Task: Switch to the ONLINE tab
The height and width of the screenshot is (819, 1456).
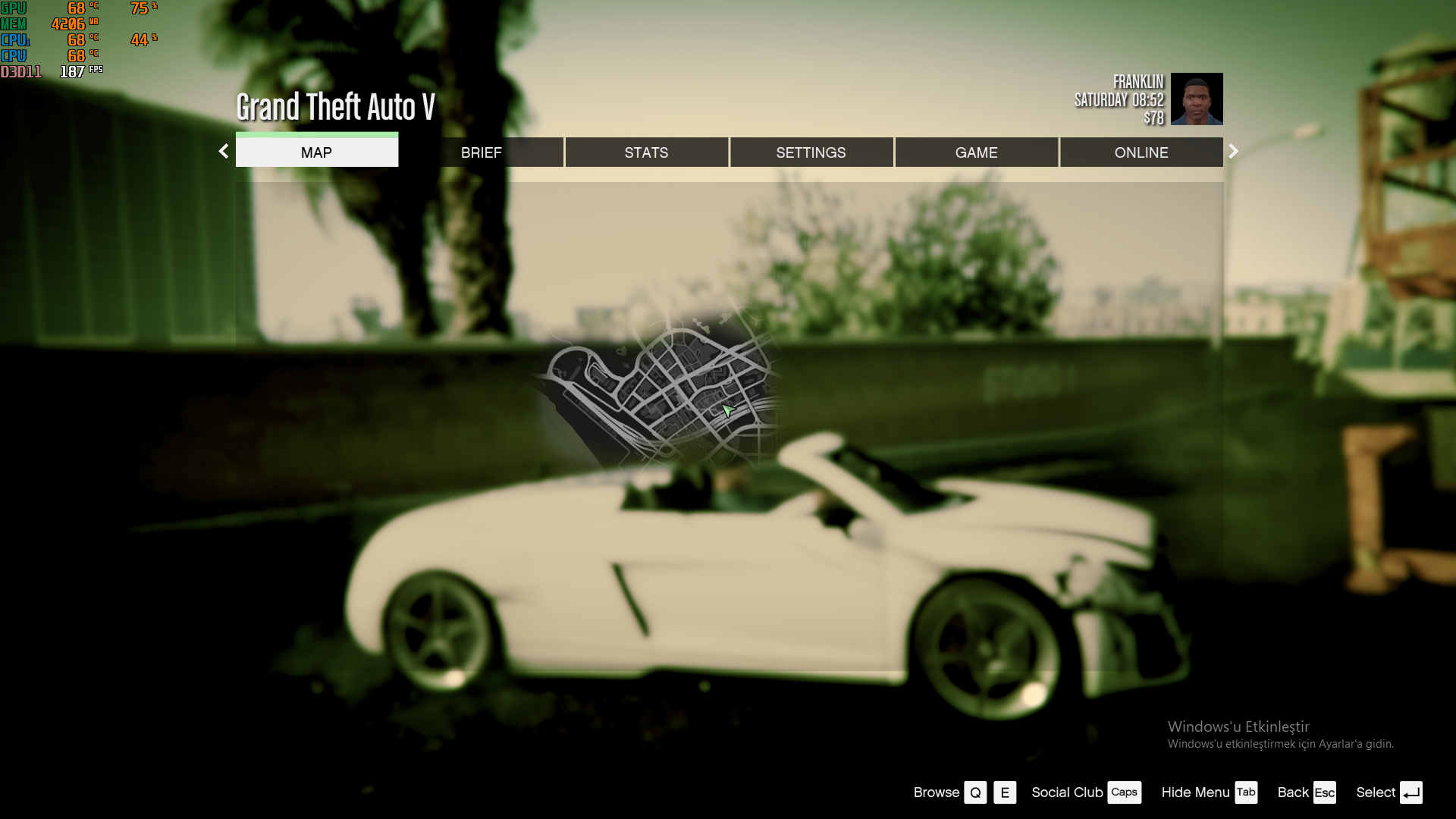Action: (x=1141, y=152)
